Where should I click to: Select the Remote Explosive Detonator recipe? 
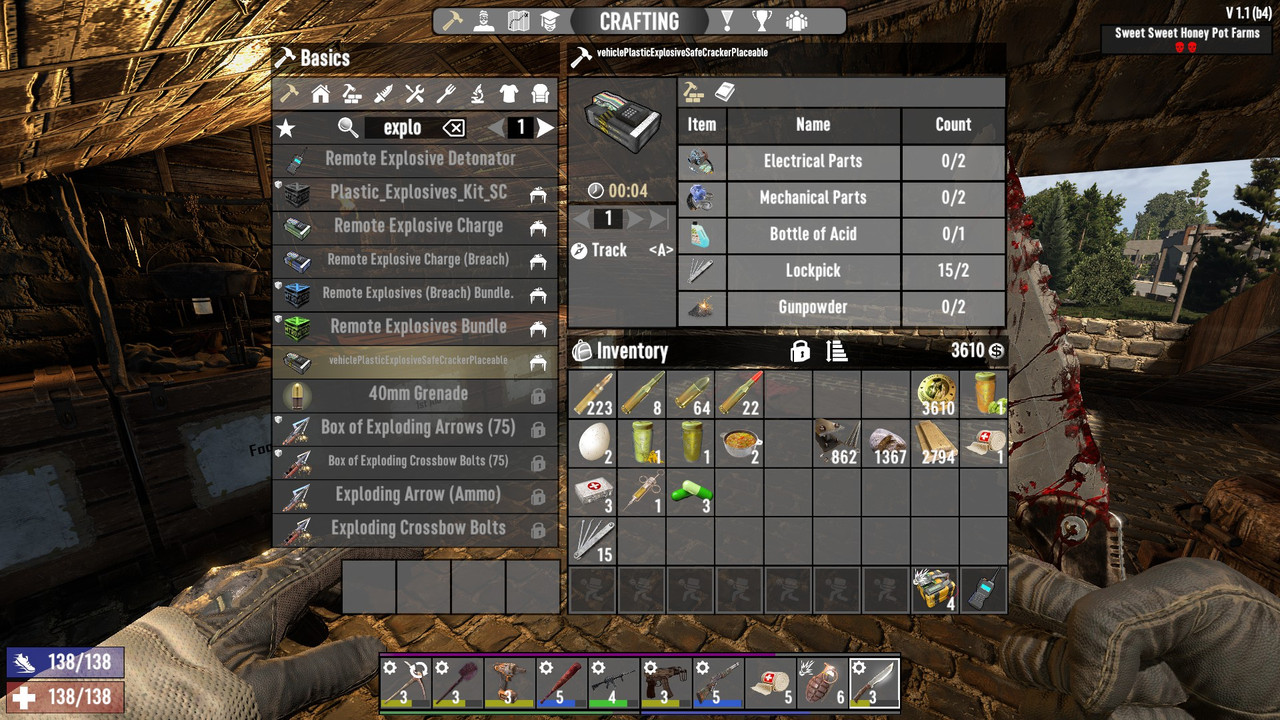click(418, 159)
